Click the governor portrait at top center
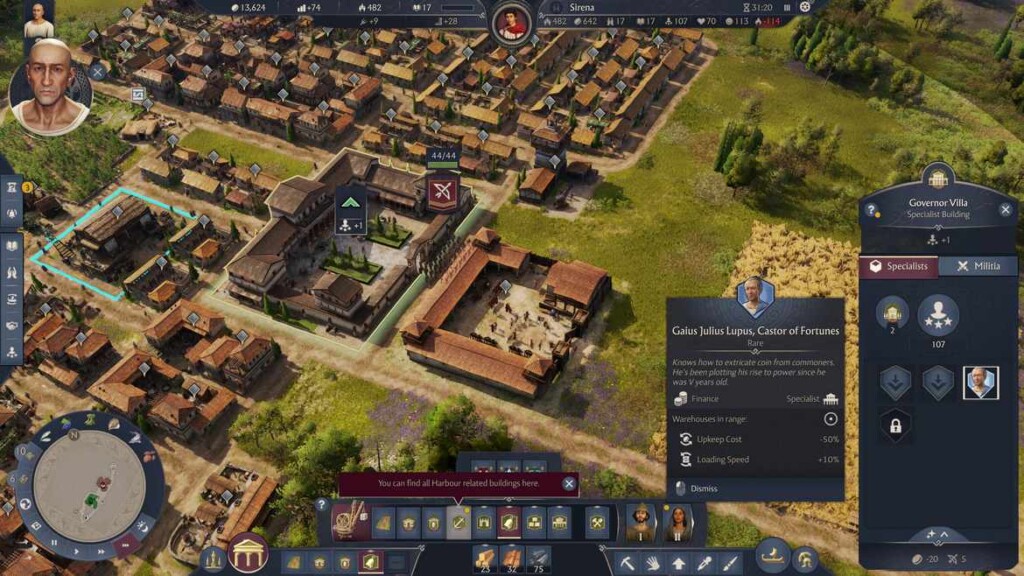This screenshot has width=1024, height=576. pyautogui.click(x=511, y=18)
